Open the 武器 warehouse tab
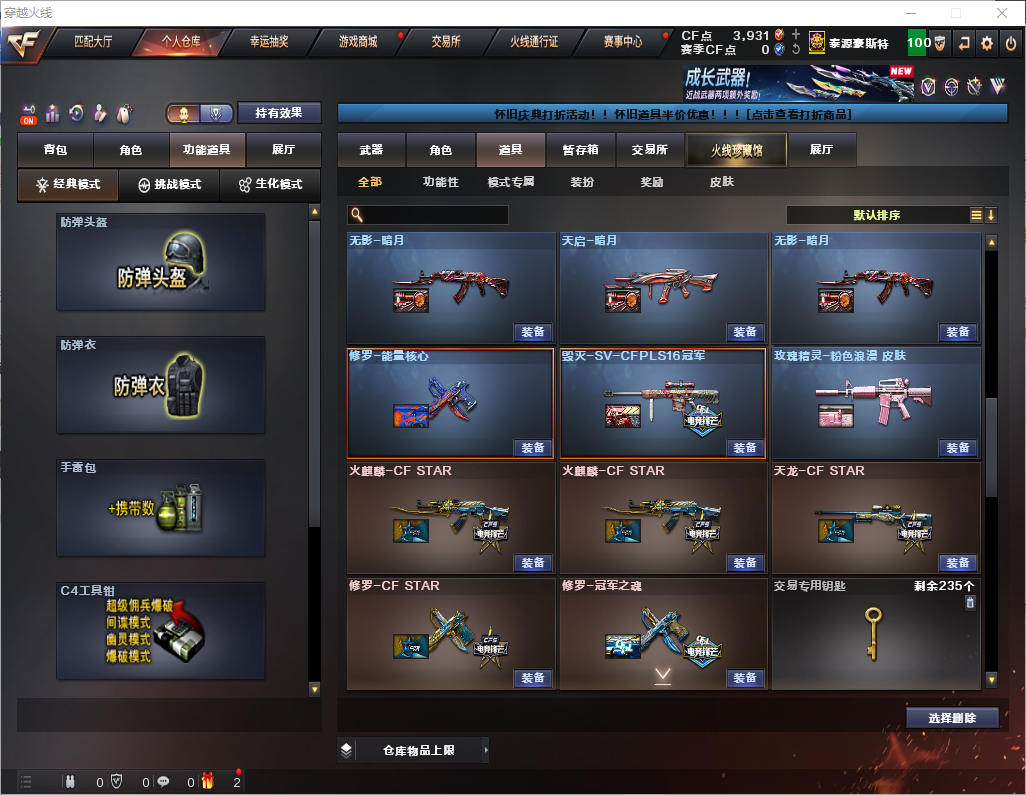Image resolution: width=1026 pixels, height=795 pixels. [x=371, y=150]
